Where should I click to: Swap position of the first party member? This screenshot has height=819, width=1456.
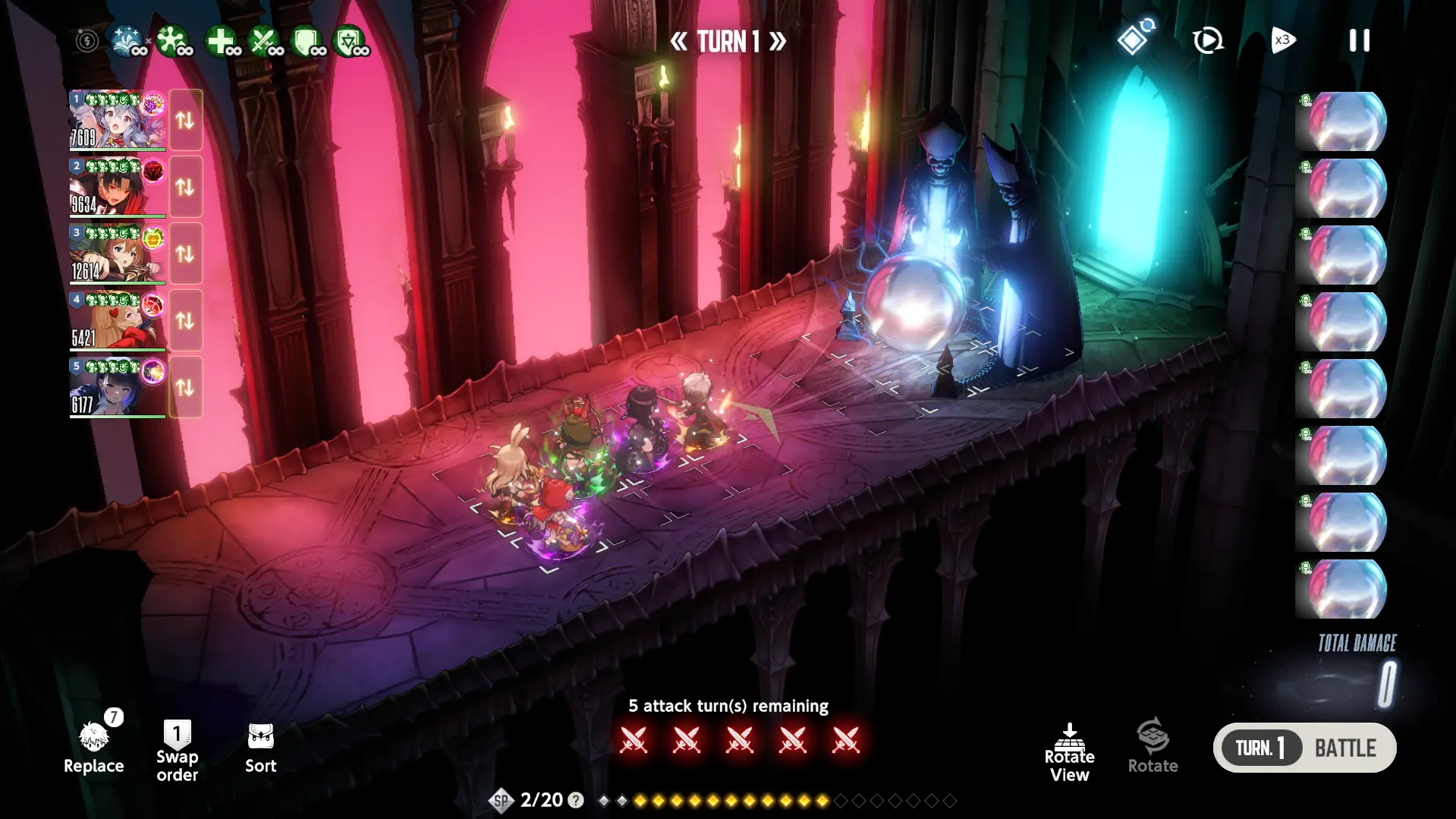pos(185,120)
